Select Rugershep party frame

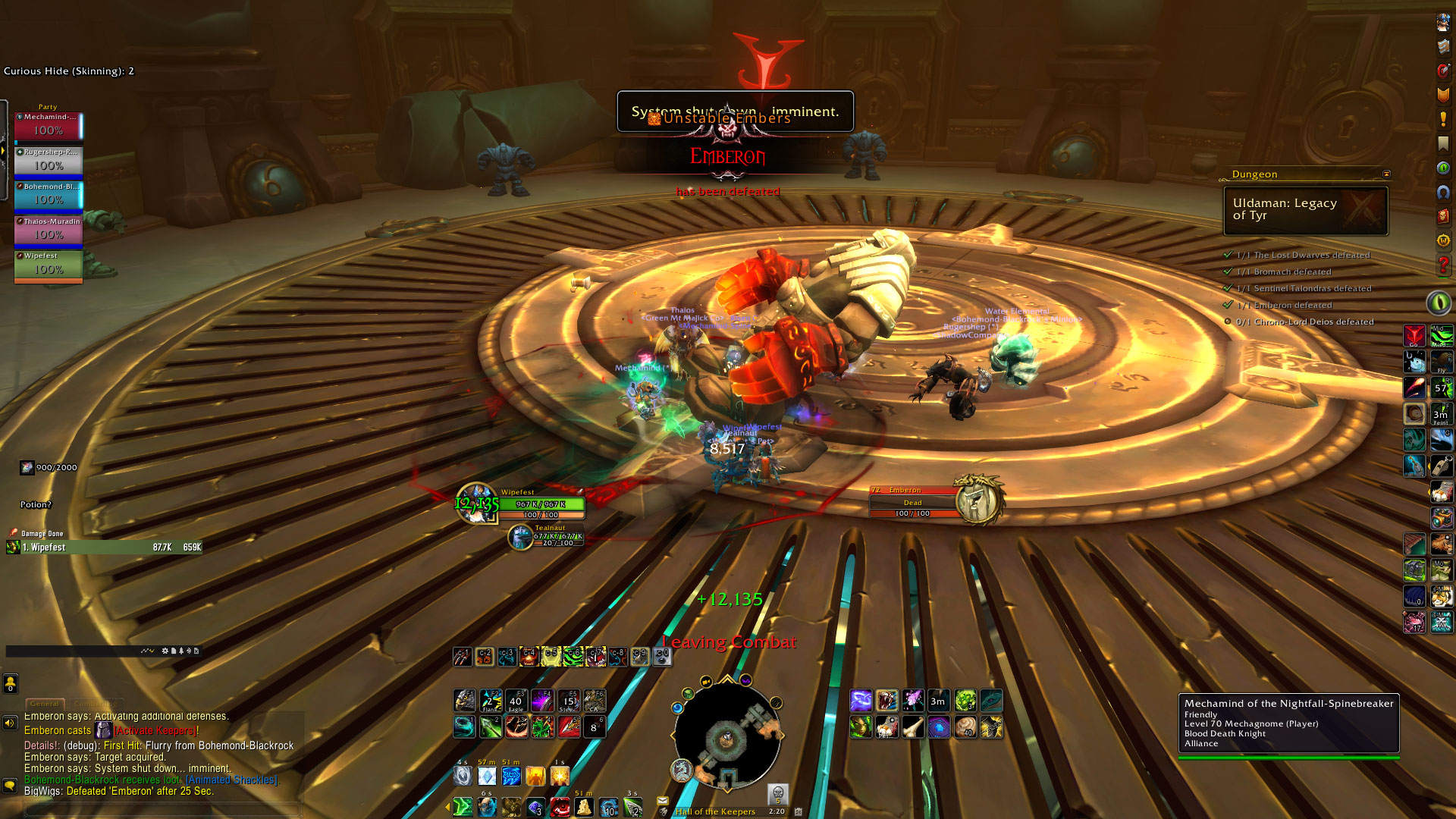(48, 161)
